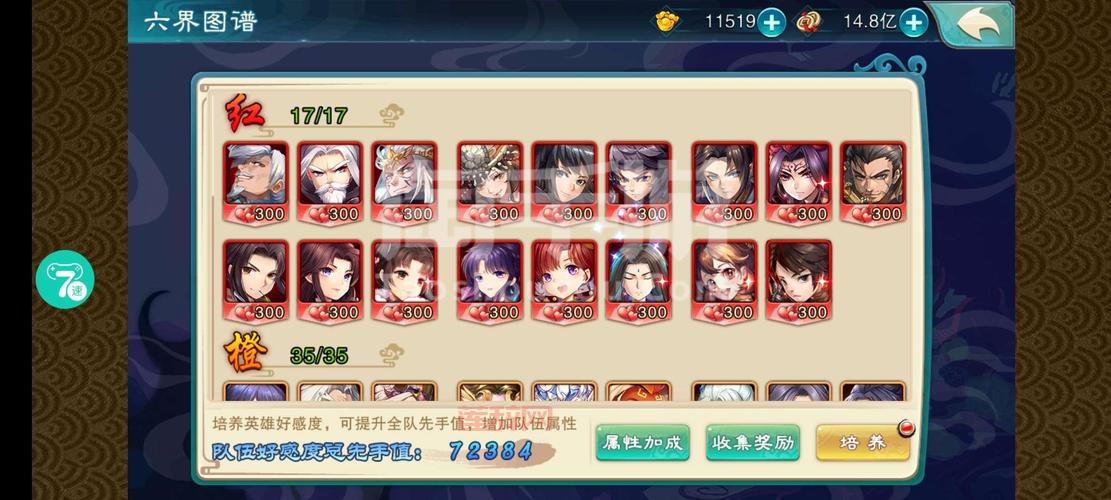Choose the purple-haired girl with blue earring

click(490, 274)
